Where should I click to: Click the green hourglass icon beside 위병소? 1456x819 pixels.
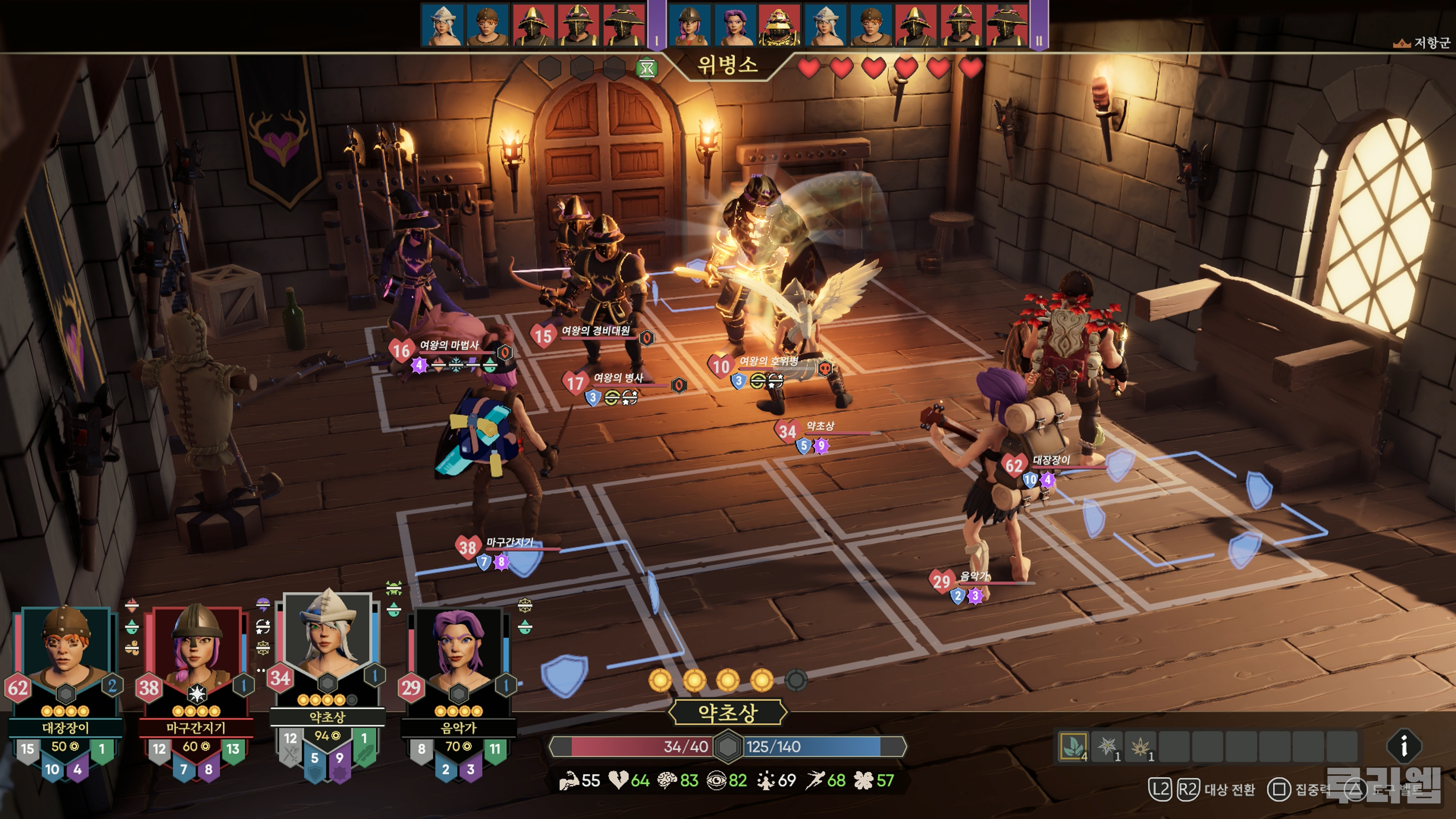coord(646,69)
